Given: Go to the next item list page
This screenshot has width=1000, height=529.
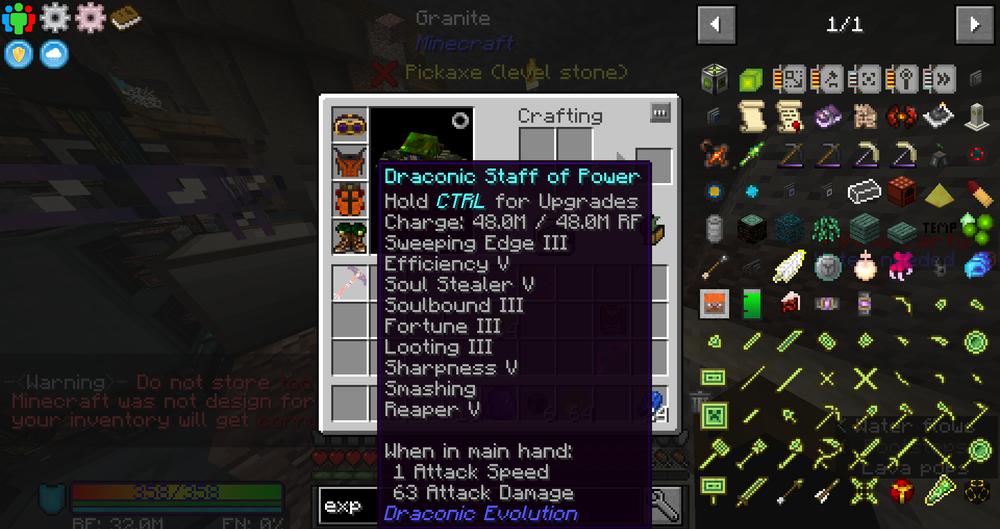Looking at the screenshot, I should 973,24.
